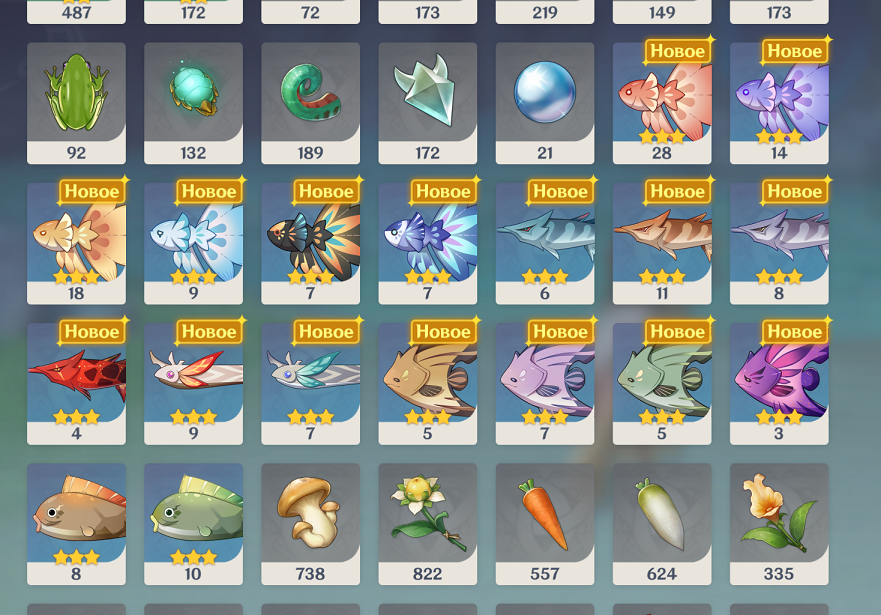Viewport: 881px width, 615px height.
Task: Select the black and orange butterflyfish
Action: [310, 242]
